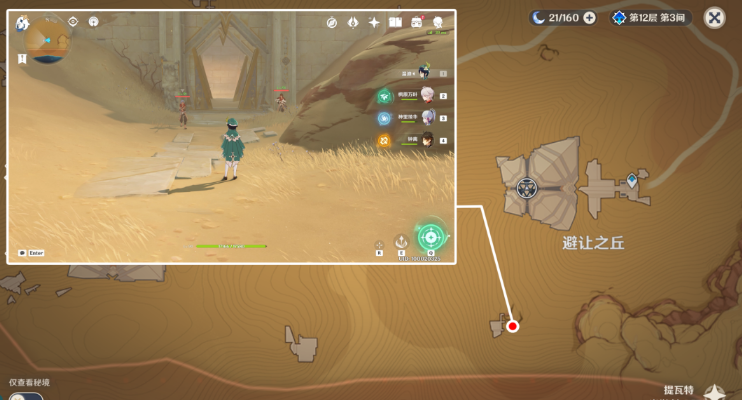Close the map screen
This screenshot has height=400, width=742.
tap(715, 17)
